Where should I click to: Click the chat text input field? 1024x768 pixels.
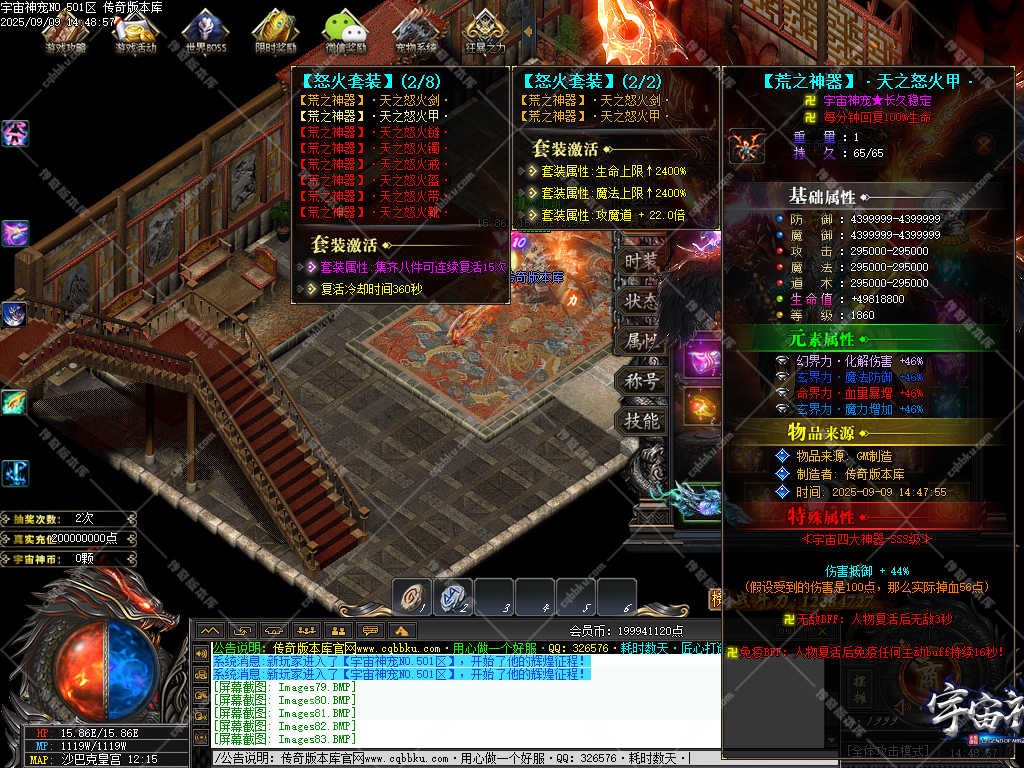[x=450, y=759]
